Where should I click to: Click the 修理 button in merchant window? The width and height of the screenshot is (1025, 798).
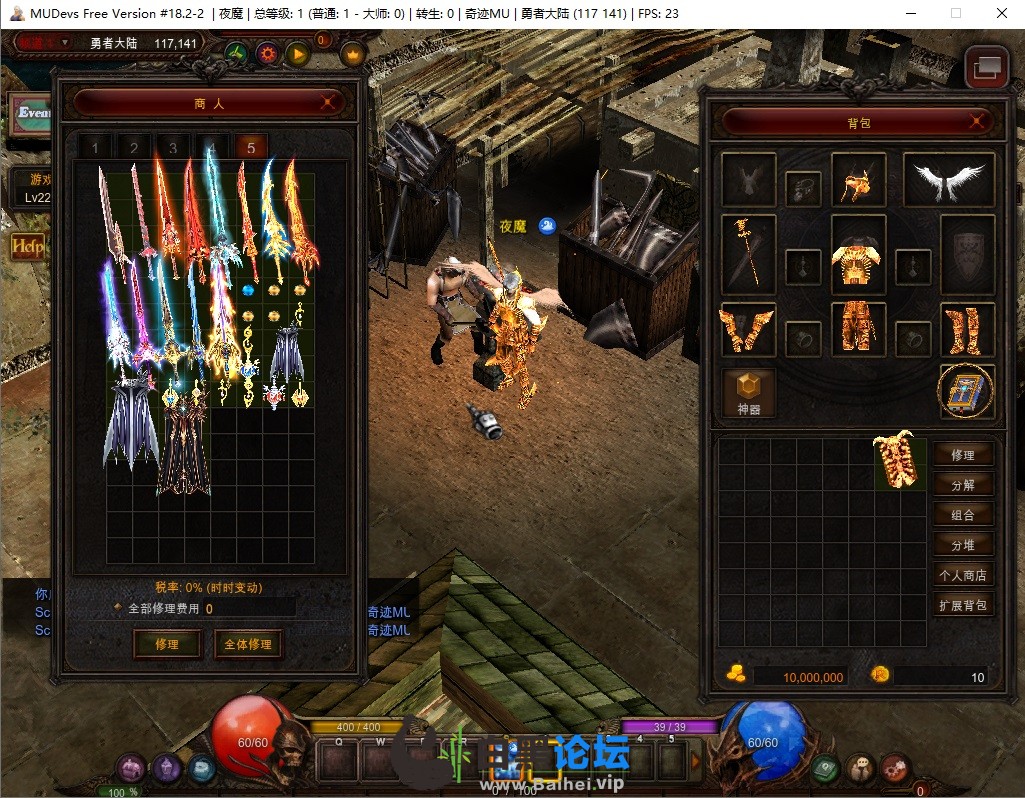(167, 644)
